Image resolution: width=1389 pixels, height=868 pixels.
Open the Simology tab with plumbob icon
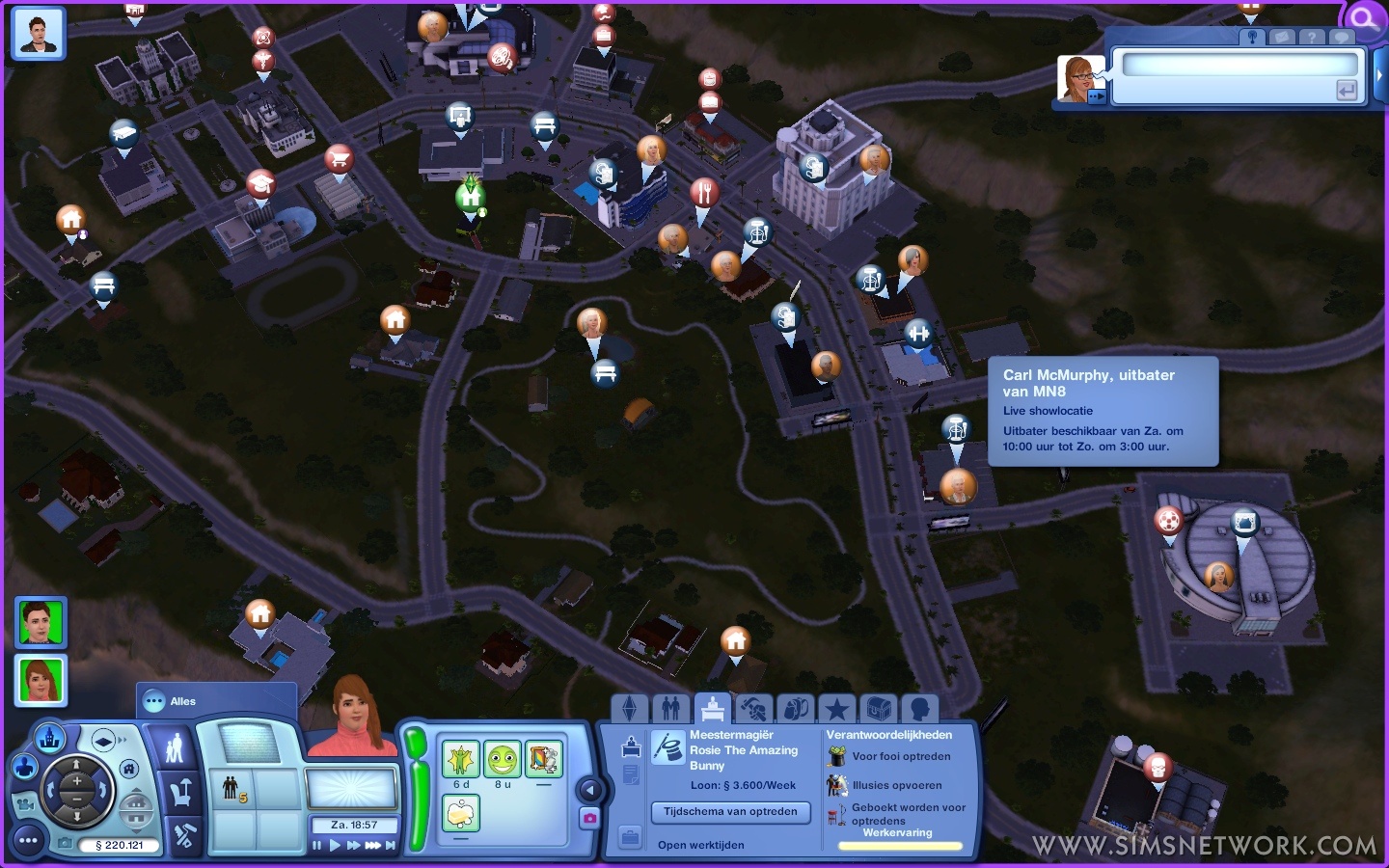pyautogui.click(x=629, y=709)
